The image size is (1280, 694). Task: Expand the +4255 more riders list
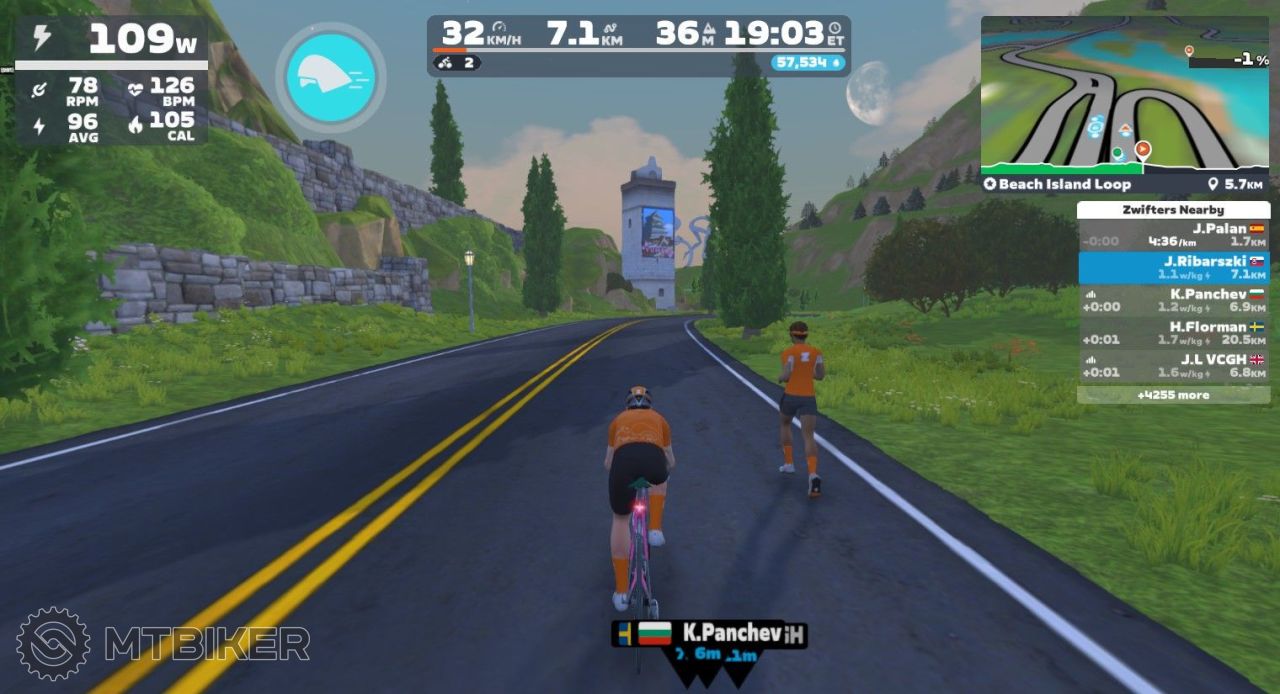[1173, 395]
